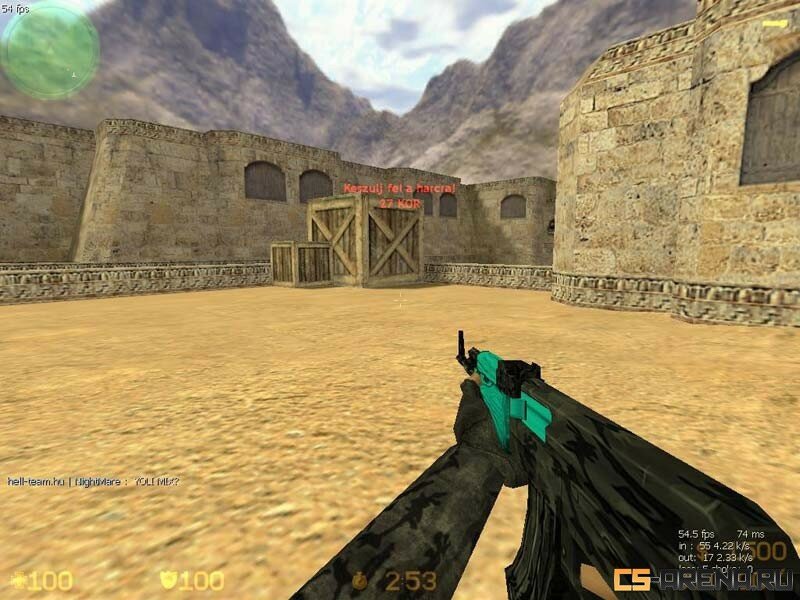Image resolution: width=800 pixels, height=600 pixels.
Task: Select the health cross icon
Action: tap(18, 580)
